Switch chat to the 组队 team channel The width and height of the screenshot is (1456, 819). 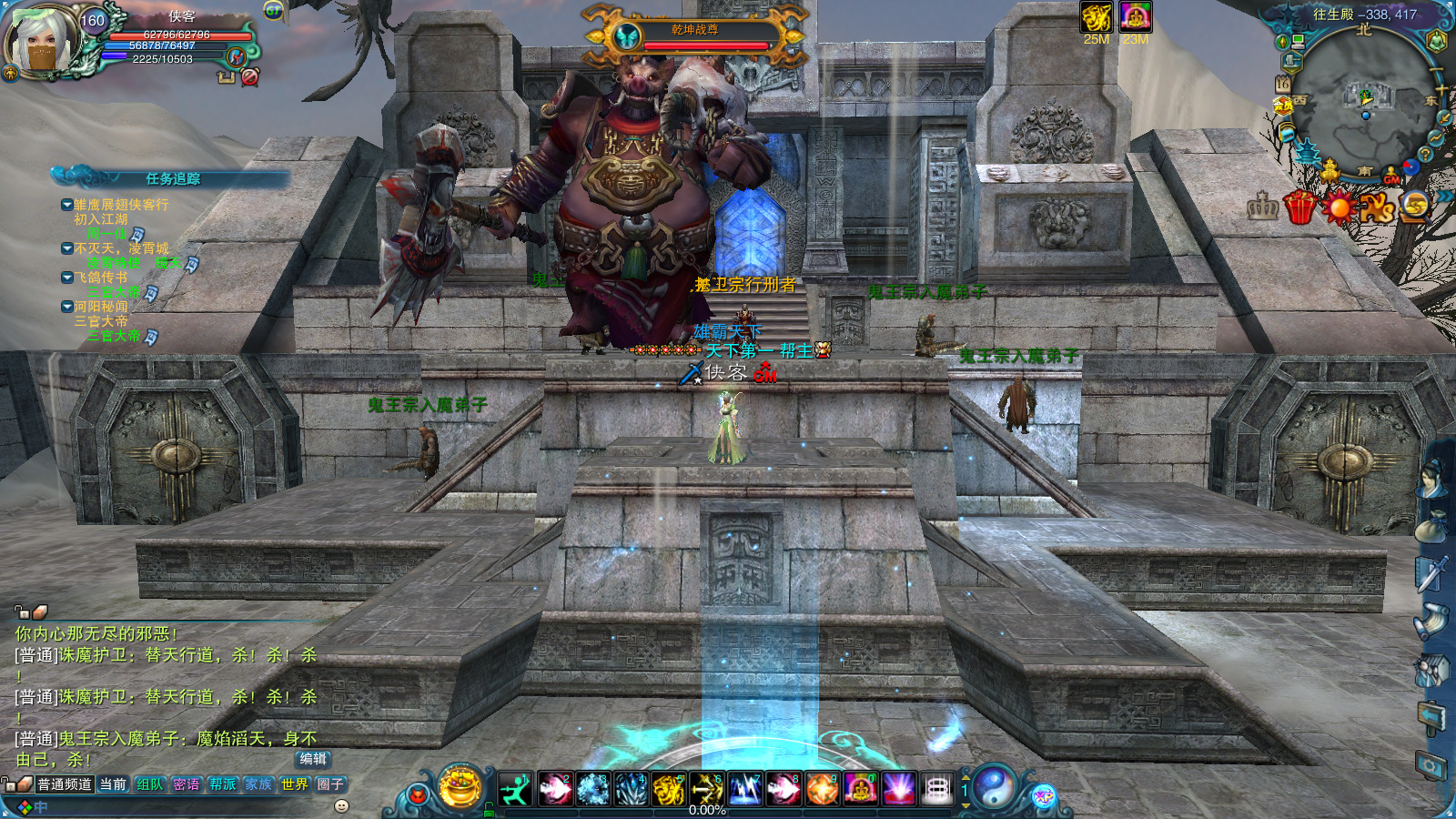tap(149, 784)
